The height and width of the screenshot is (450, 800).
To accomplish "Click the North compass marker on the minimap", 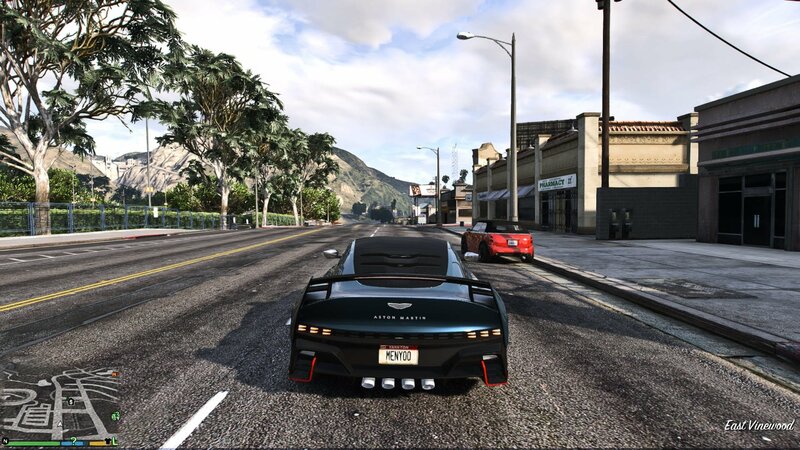I will (6, 441).
